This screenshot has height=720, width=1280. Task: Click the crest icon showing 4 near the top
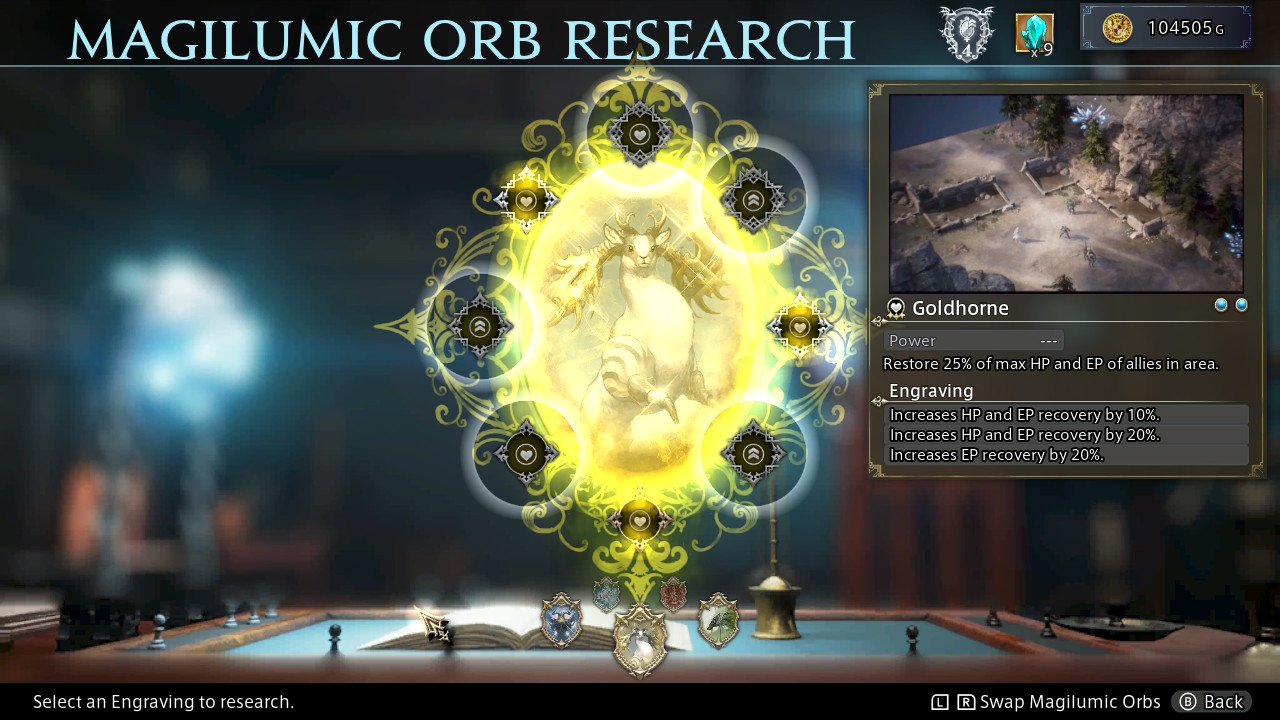pyautogui.click(x=966, y=33)
